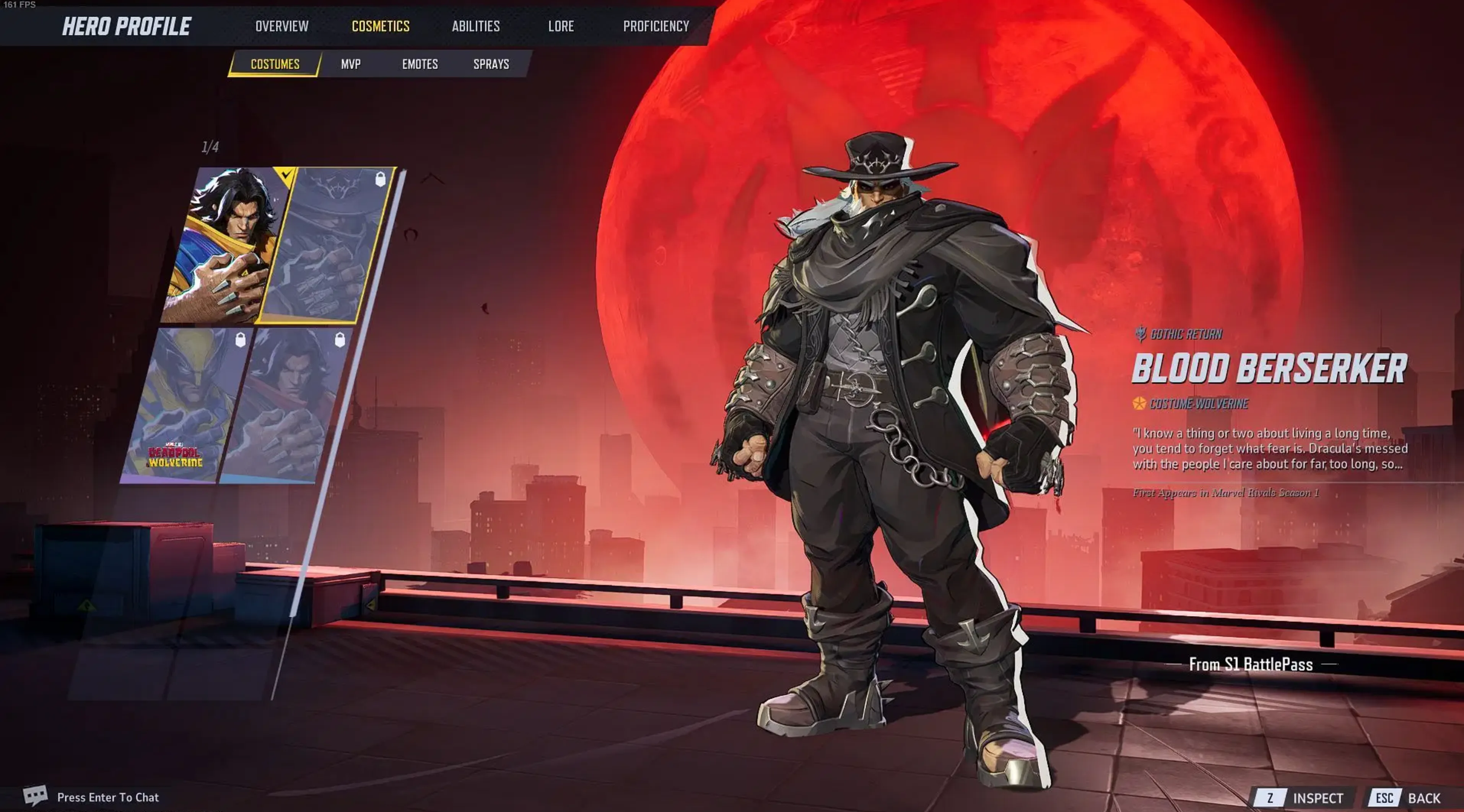This screenshot has width=1464, height=812.
Task: Switch to the Lore tab
Action: point(560,26)
